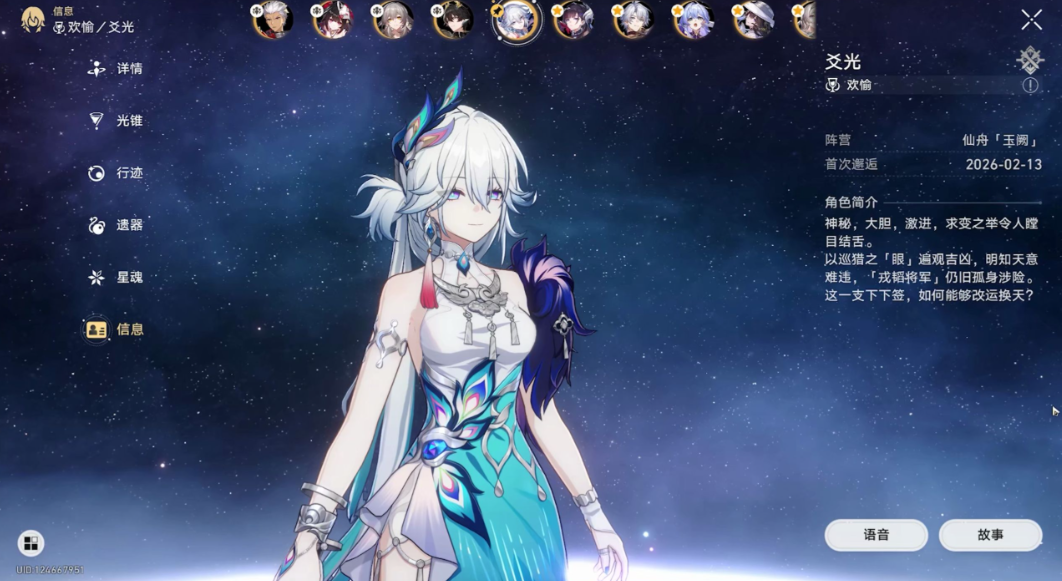Click the golden avatar icon beside 信息 header
Viewport: 1062px width, 581px height.
pos(33,19)
